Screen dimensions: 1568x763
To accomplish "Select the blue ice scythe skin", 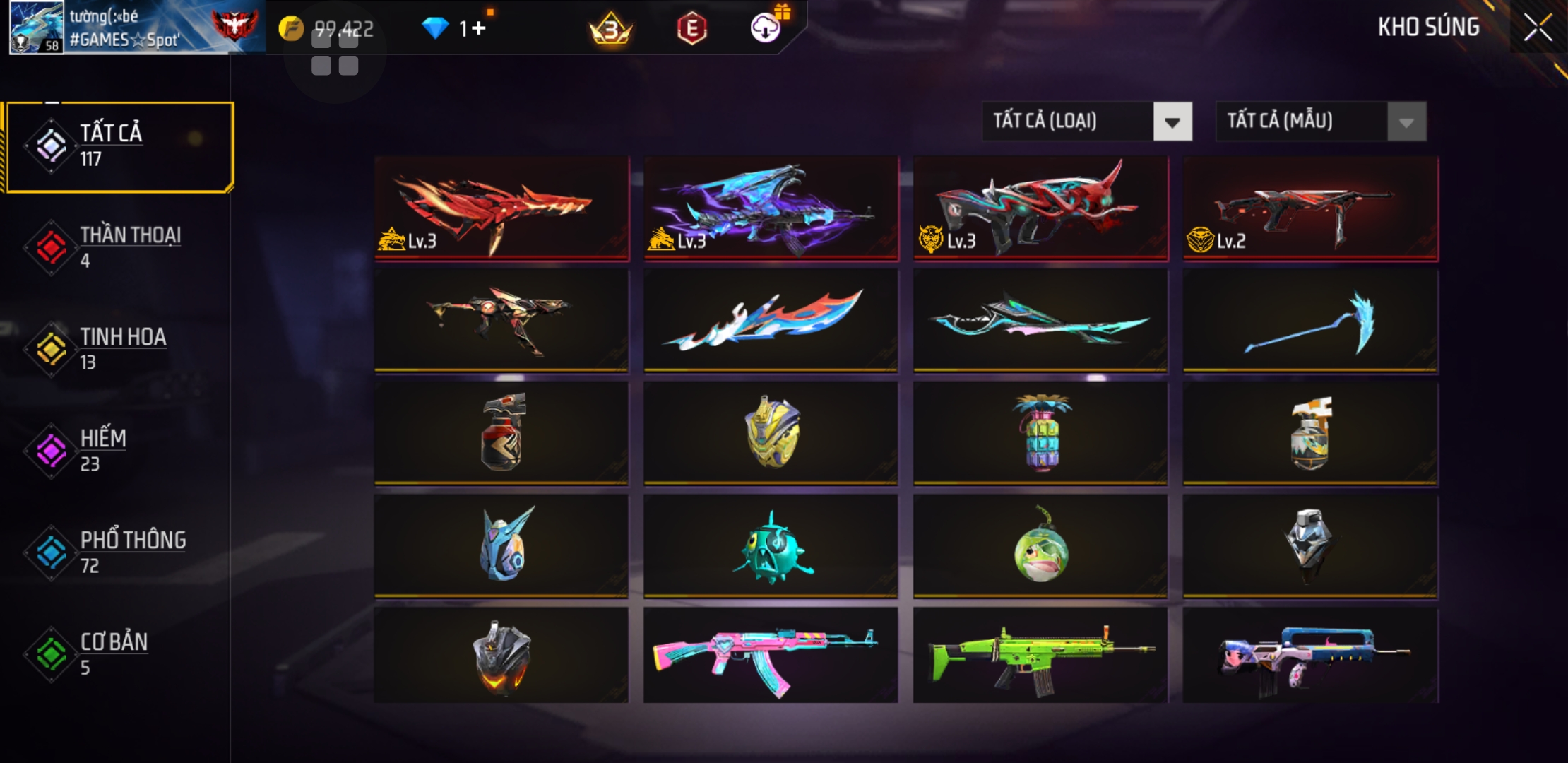I will coord(1310,321).
